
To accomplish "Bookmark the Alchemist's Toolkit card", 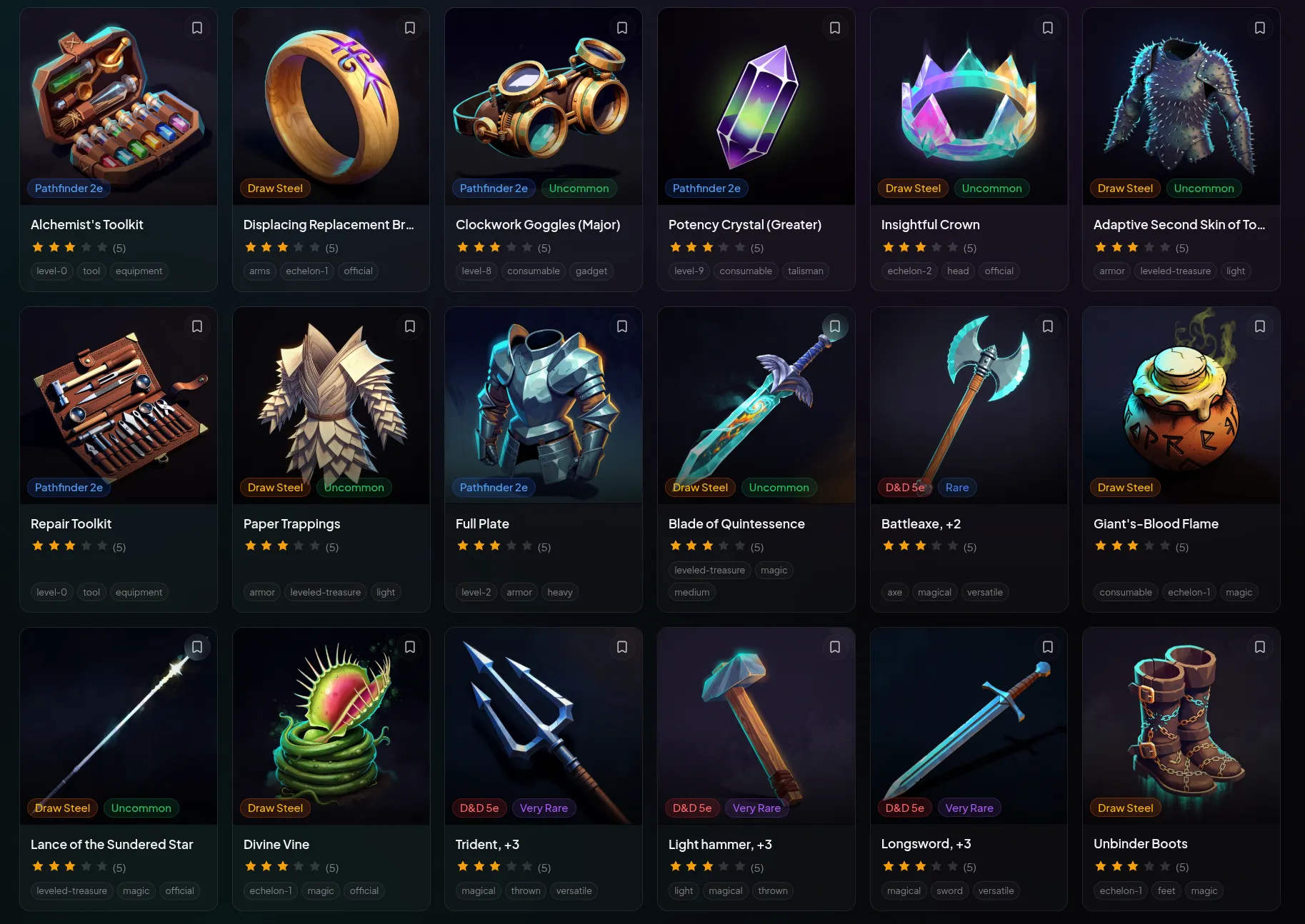I will 197,27.
